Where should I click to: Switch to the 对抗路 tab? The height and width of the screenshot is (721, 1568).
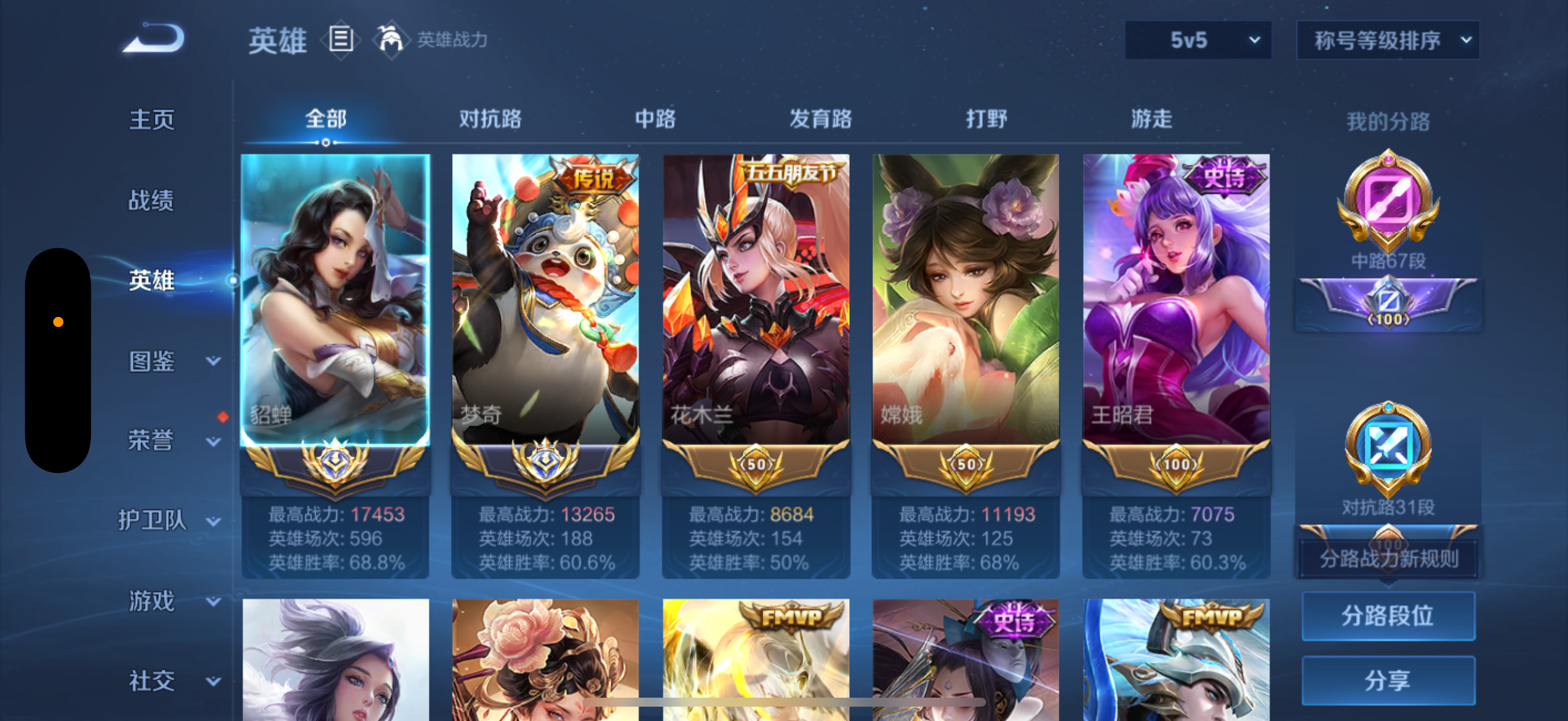[x=491, y=119]
